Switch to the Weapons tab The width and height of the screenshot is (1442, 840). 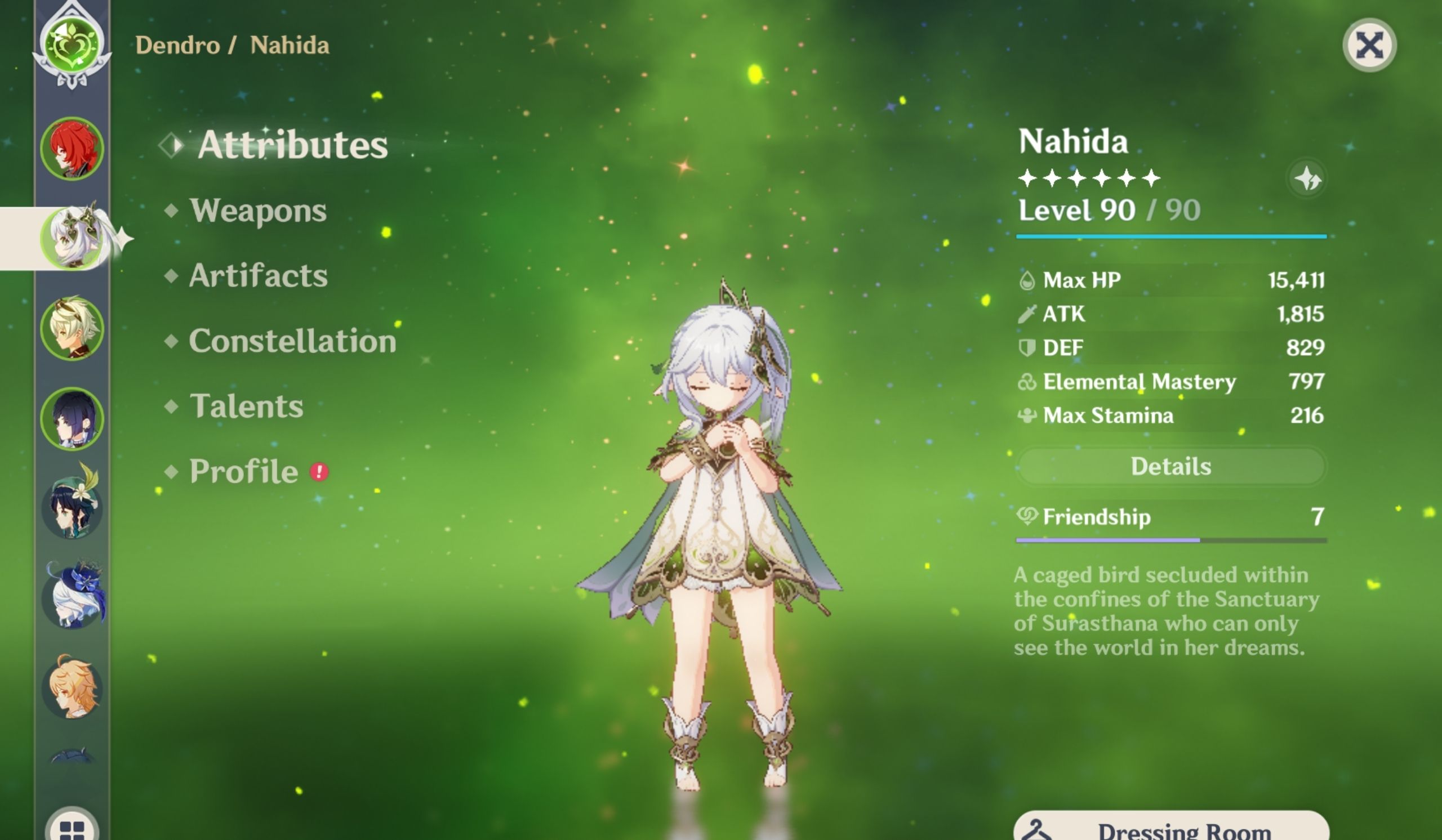click(x=259, y=211)
